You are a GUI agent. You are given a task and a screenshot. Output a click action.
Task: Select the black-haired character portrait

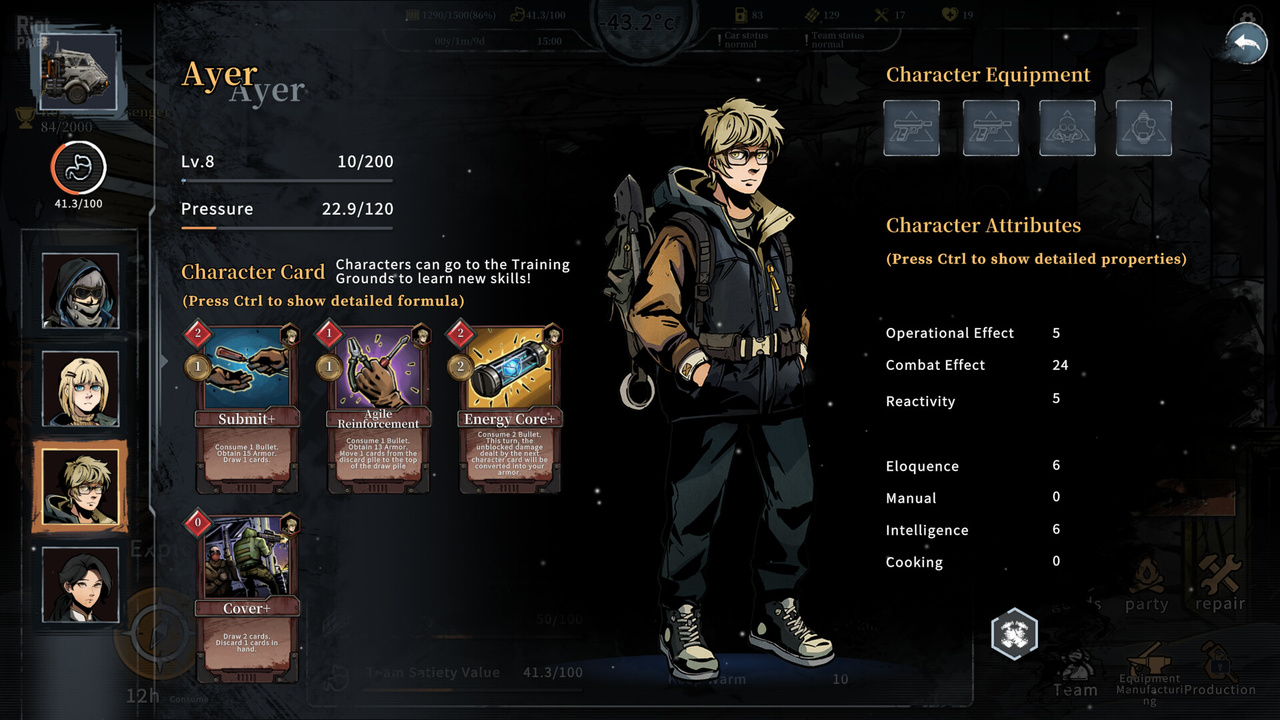[x=80, y=584]
